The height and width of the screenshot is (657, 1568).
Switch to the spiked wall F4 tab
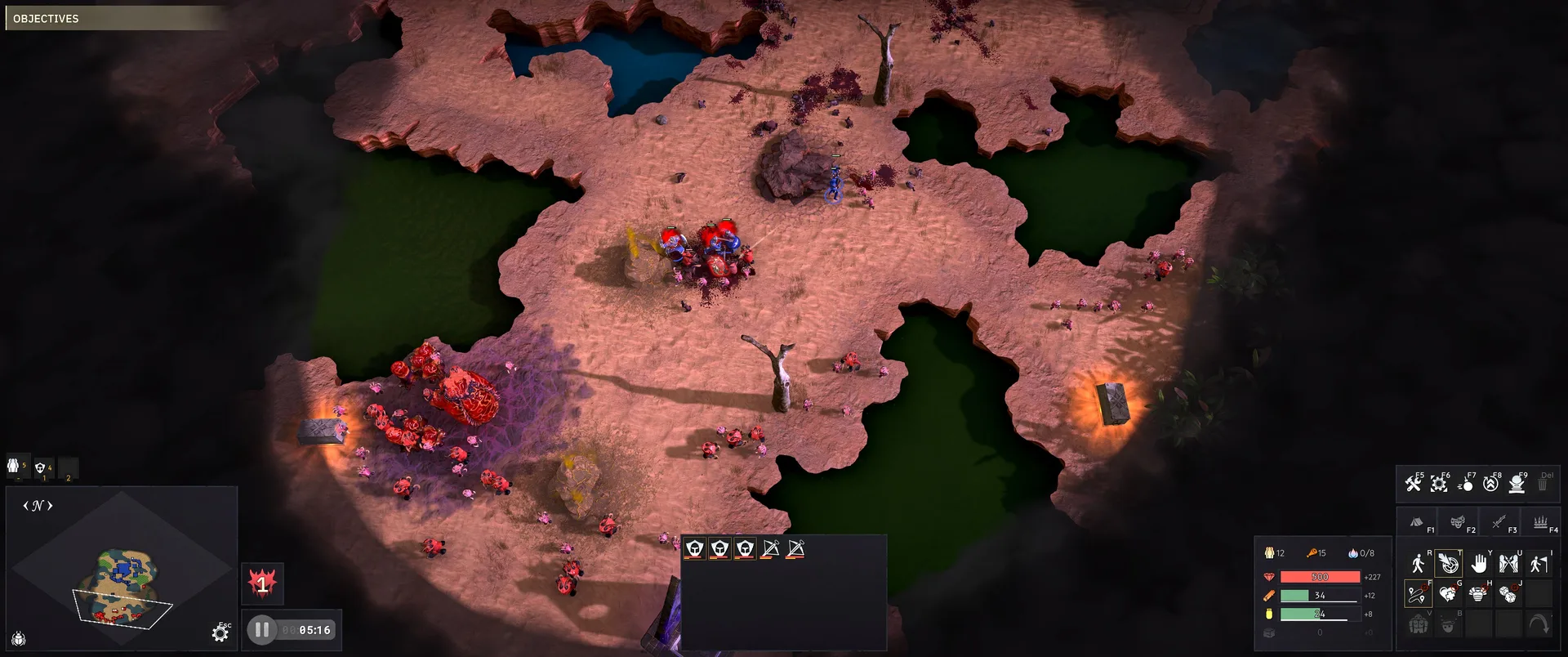coord(1540,521)
